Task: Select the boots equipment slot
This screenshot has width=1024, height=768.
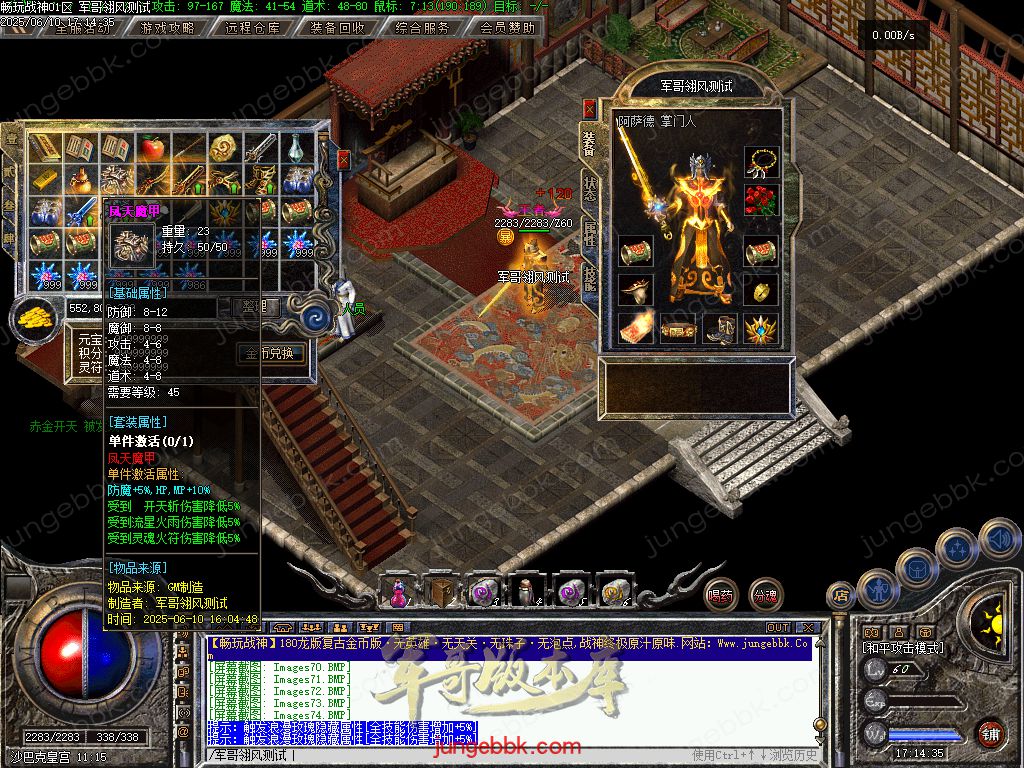Action: pos(720,328)
